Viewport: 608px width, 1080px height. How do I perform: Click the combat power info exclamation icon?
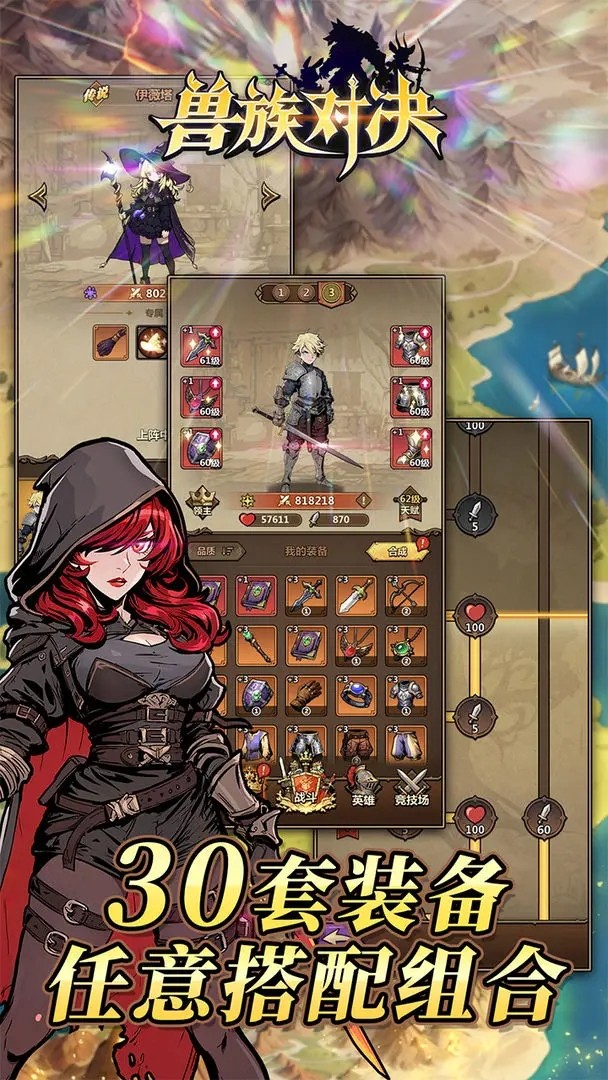point(364,499)
